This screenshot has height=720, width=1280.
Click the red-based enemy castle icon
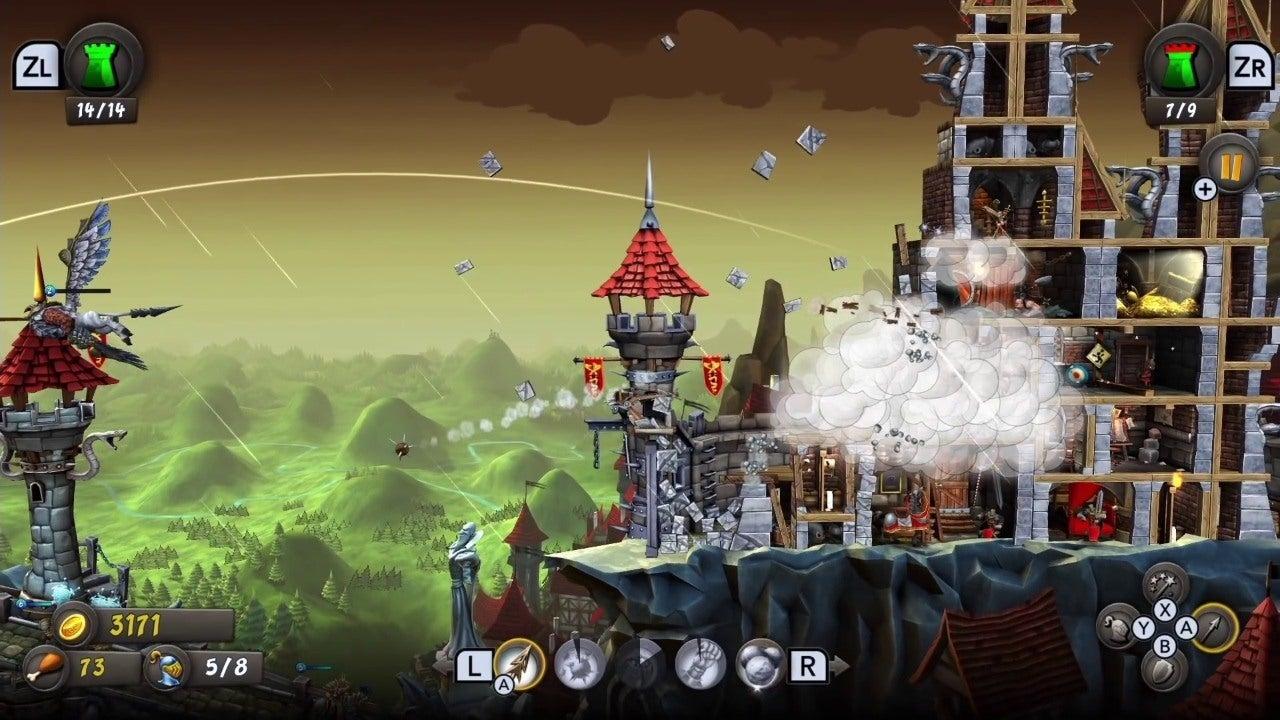tap(1183, 61)
